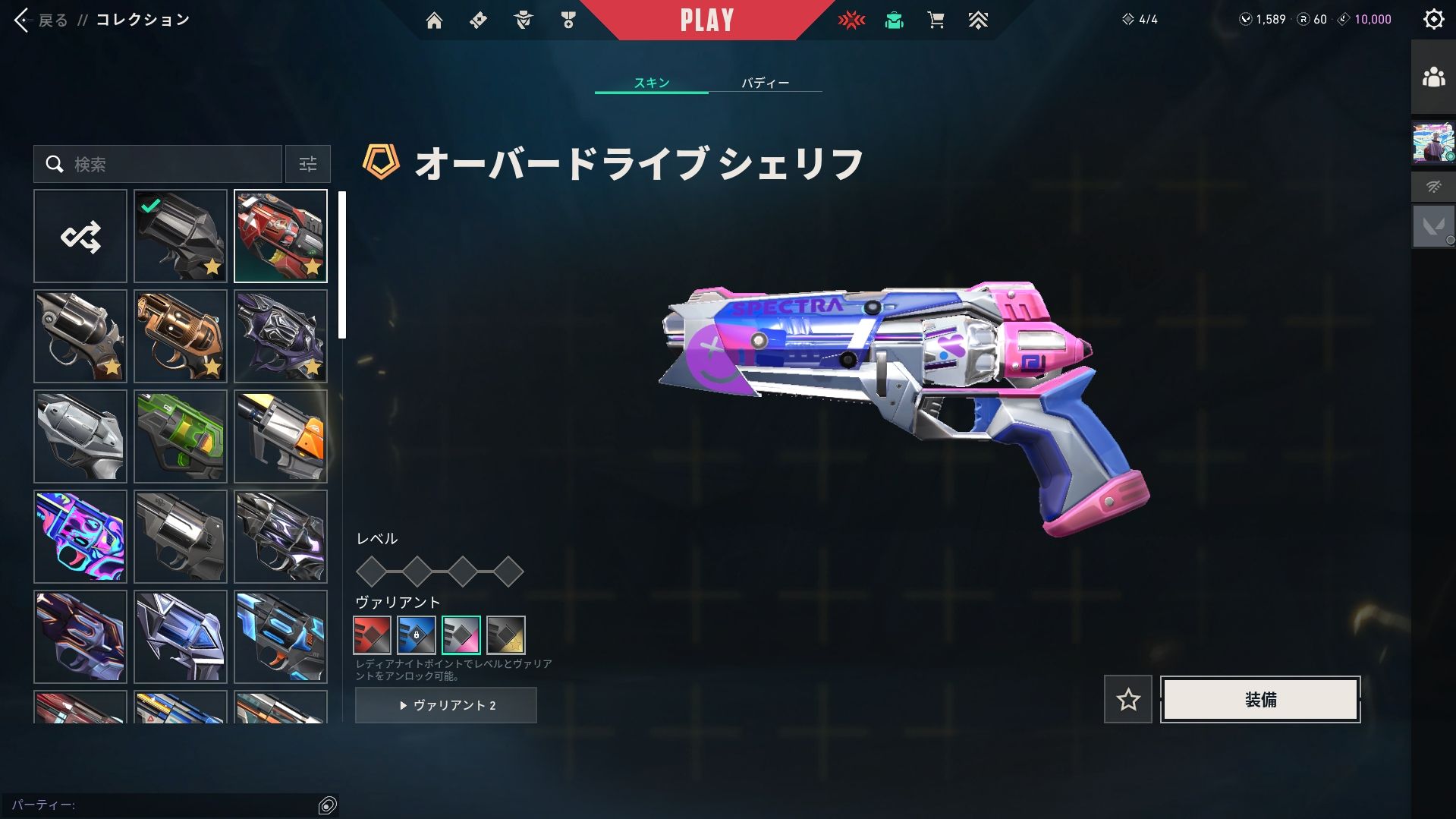
Task: Pick the copper-orange Sheriff skin tile
Action: pos(181,336)
